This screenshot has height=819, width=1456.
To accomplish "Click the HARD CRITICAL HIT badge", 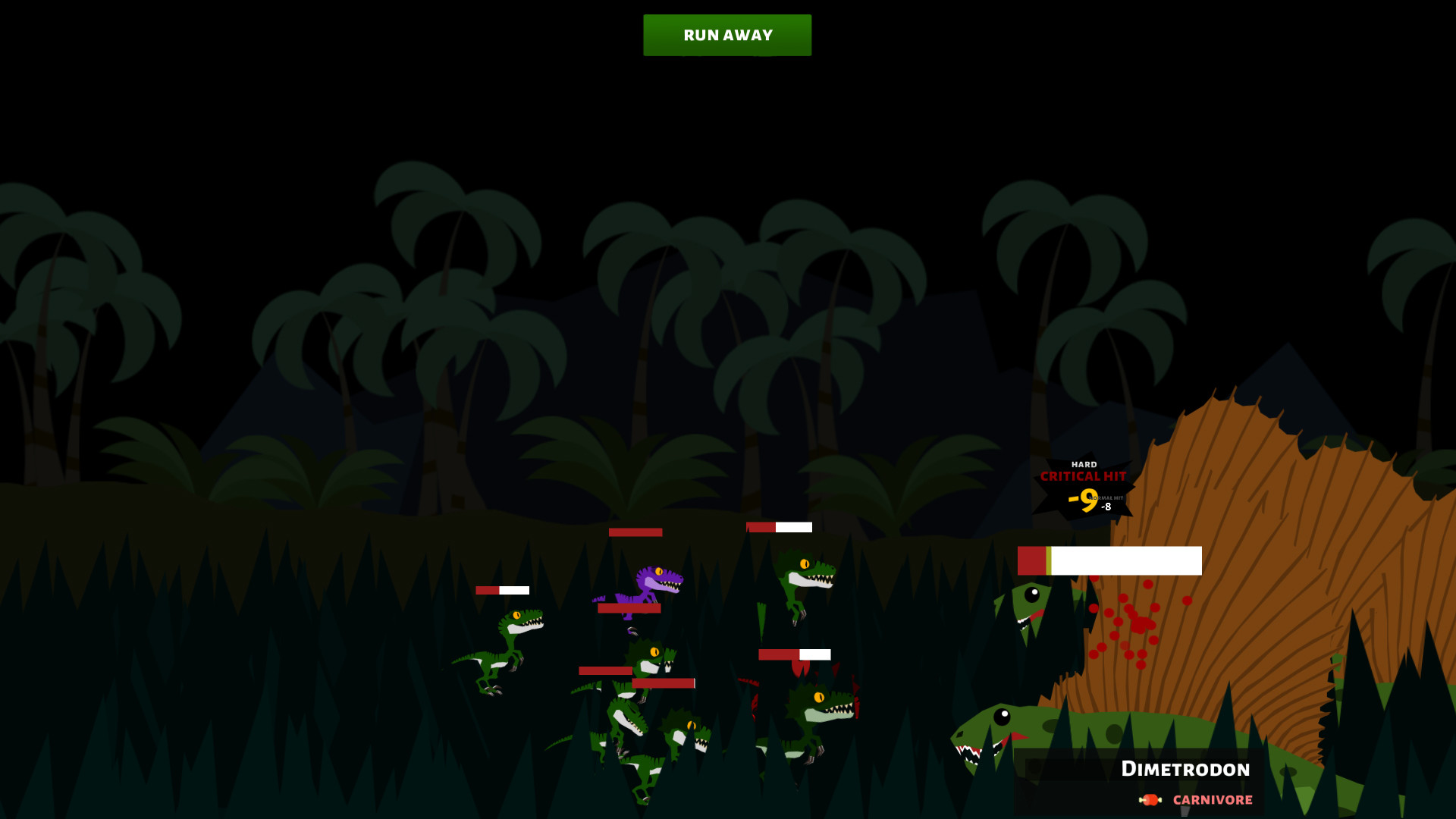I will click(x=1083, y=472).
